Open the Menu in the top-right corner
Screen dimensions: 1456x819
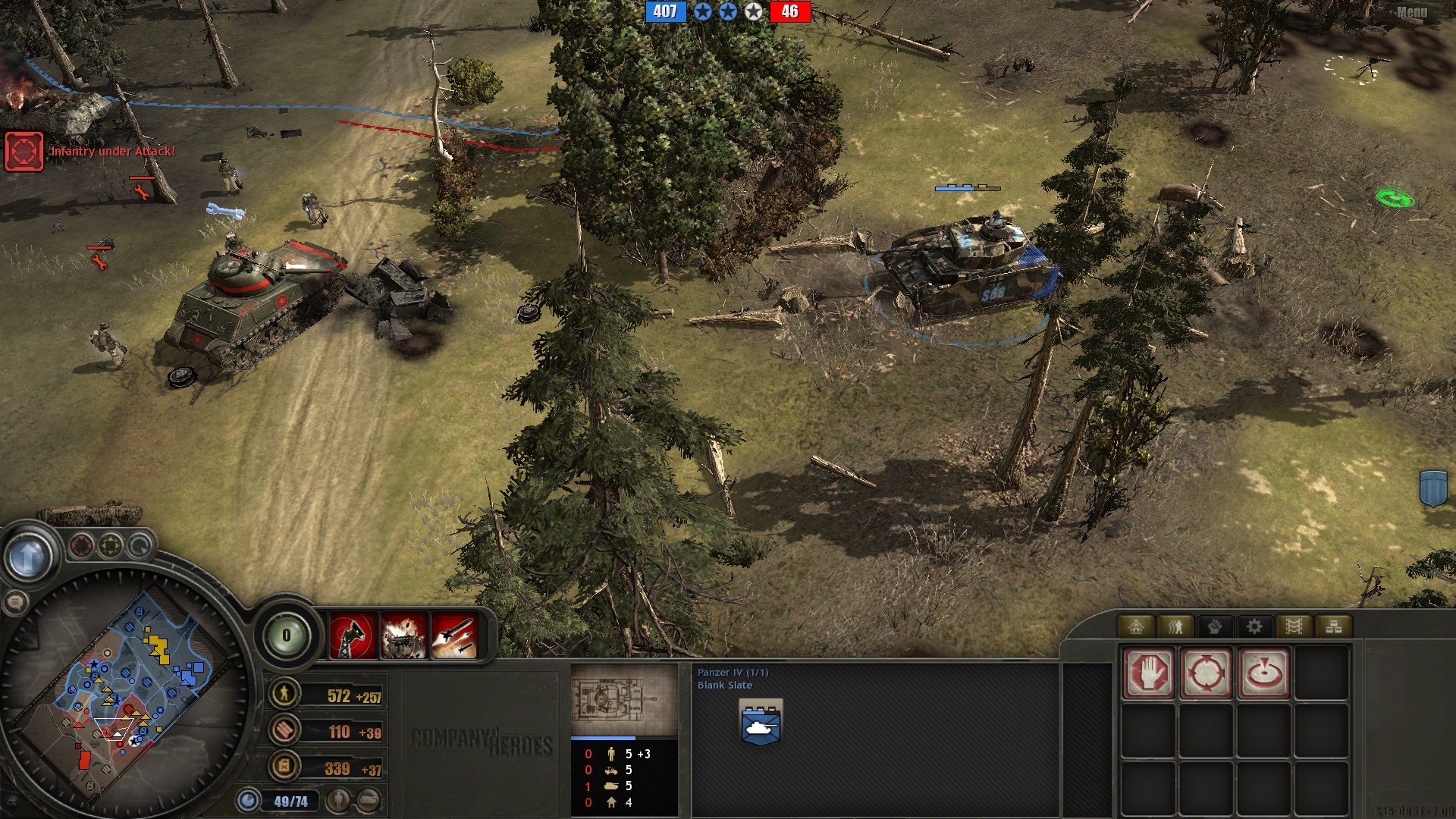click(1411, 12)
